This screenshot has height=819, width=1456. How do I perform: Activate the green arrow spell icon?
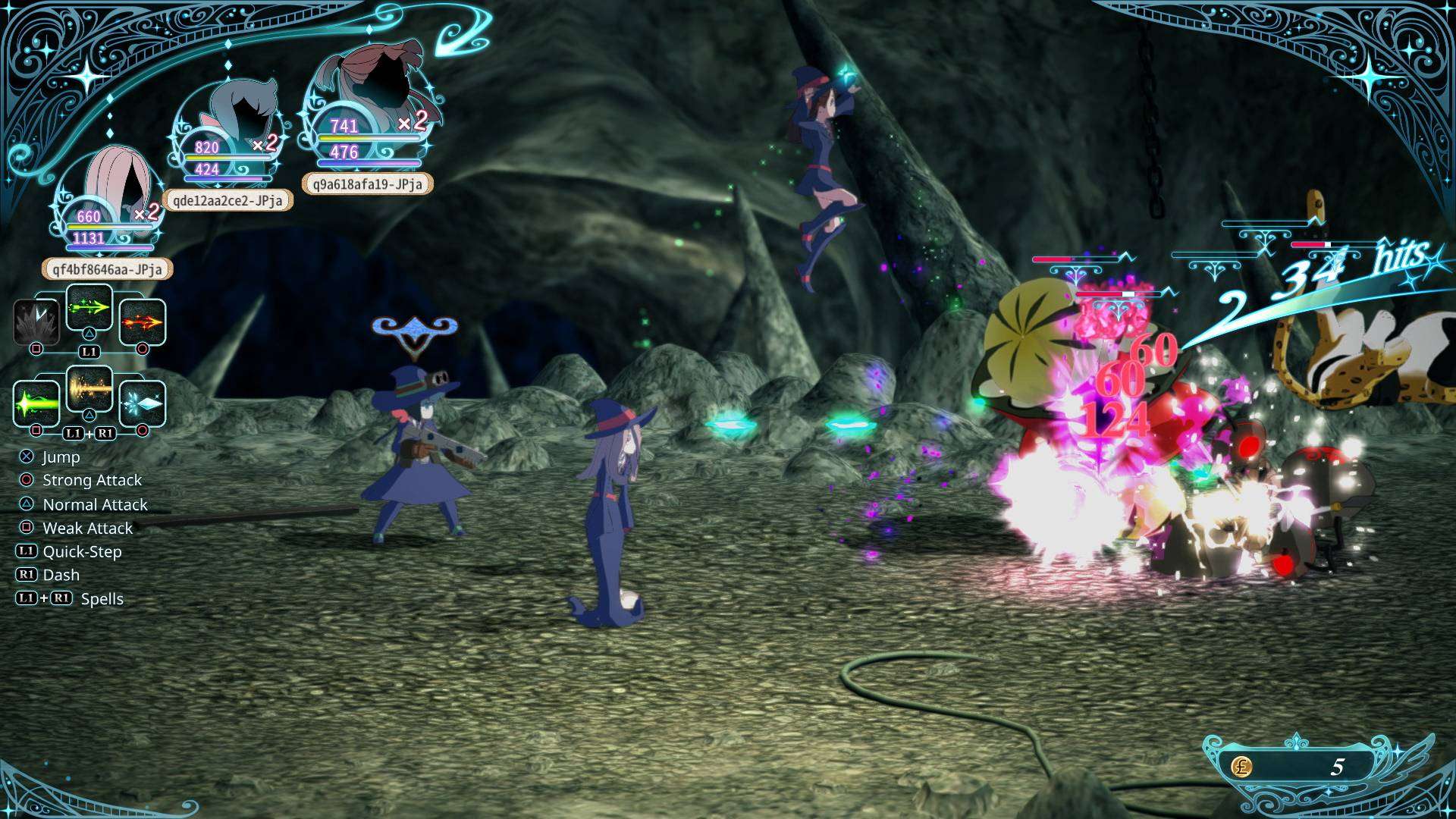click(89, 307)
